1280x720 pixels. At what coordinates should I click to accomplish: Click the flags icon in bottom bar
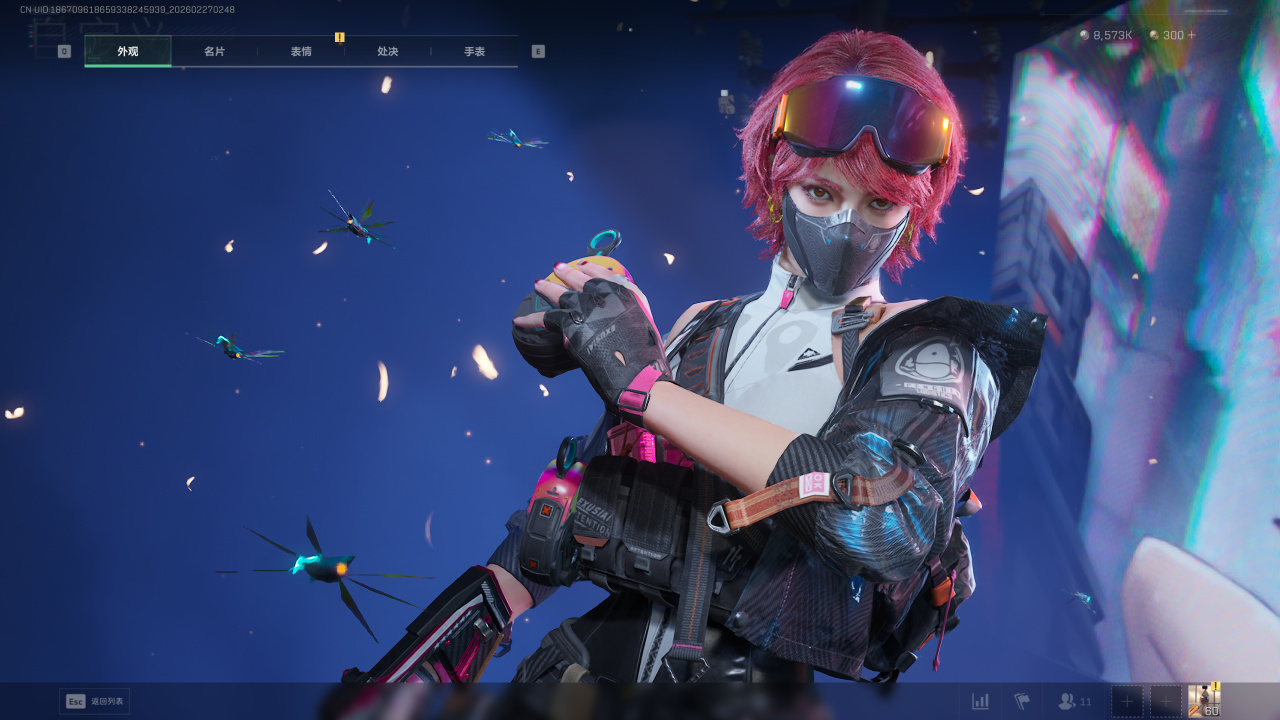coord(1022,701)
